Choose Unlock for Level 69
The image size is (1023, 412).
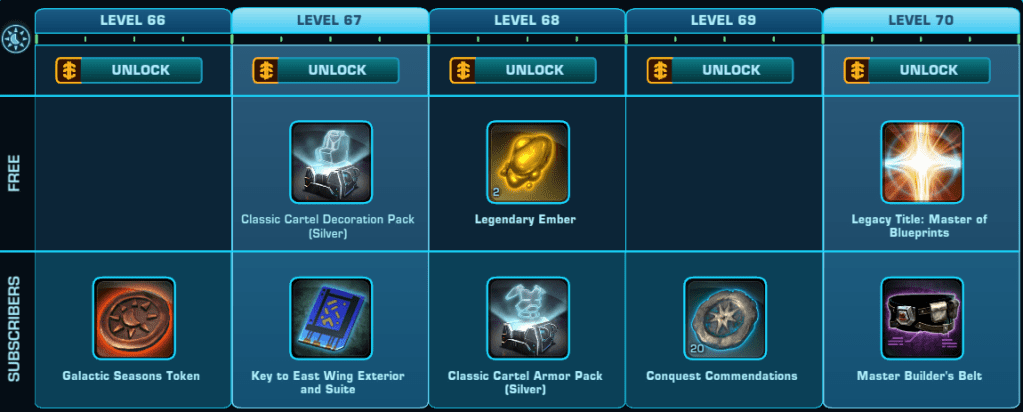click(x=720, y=70)
